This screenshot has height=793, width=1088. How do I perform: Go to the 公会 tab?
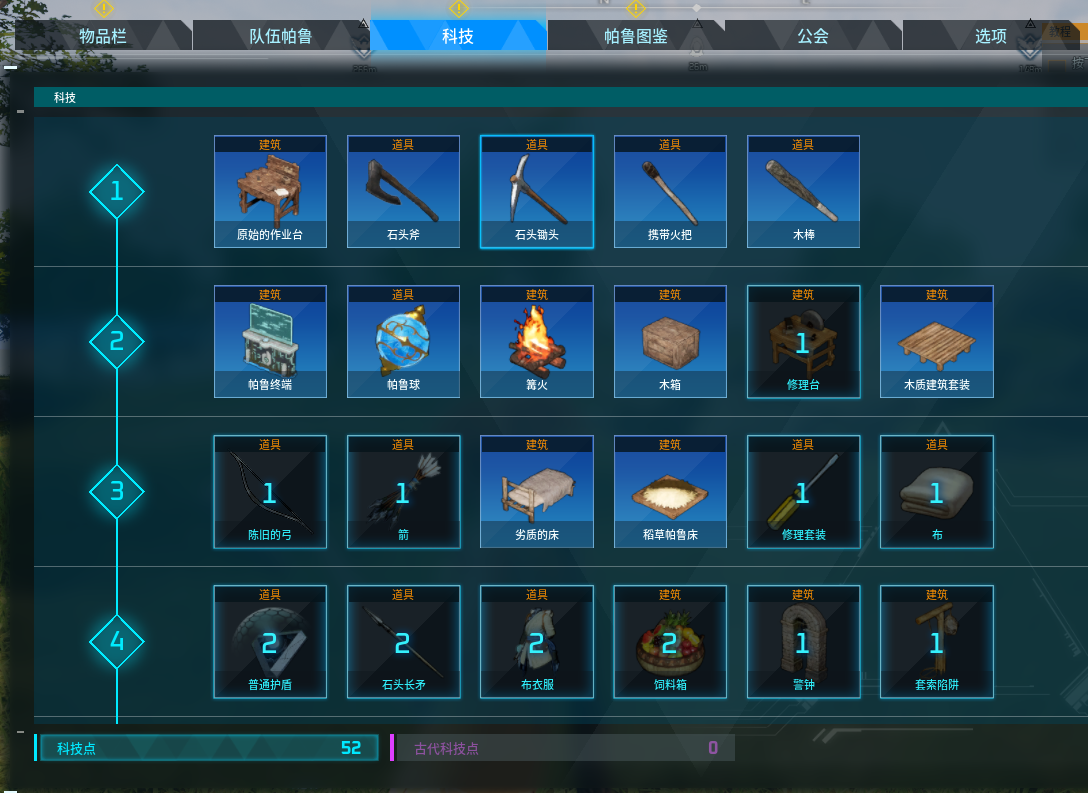coord(813,36)
